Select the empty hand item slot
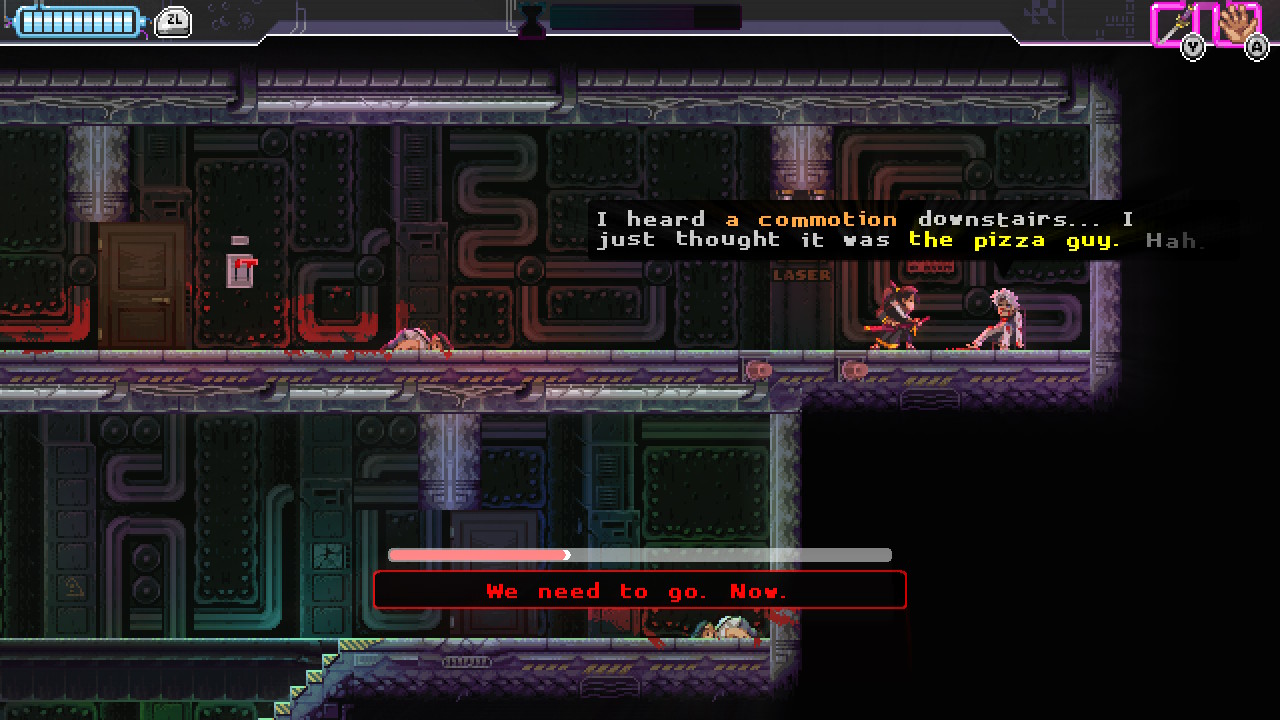The image size is (1280, 720). (x=1238, y=22)
